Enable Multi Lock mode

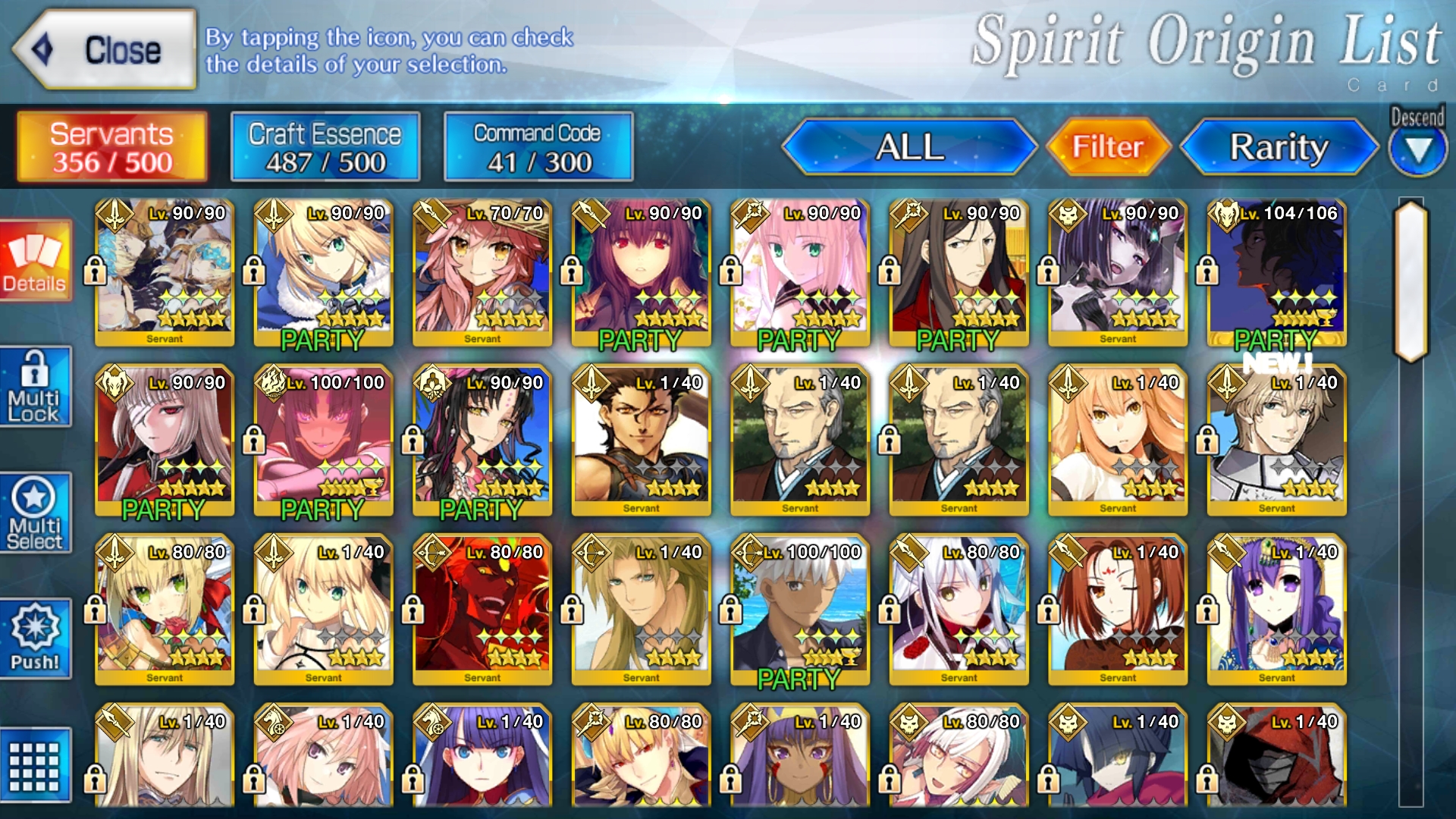point(35,388)
